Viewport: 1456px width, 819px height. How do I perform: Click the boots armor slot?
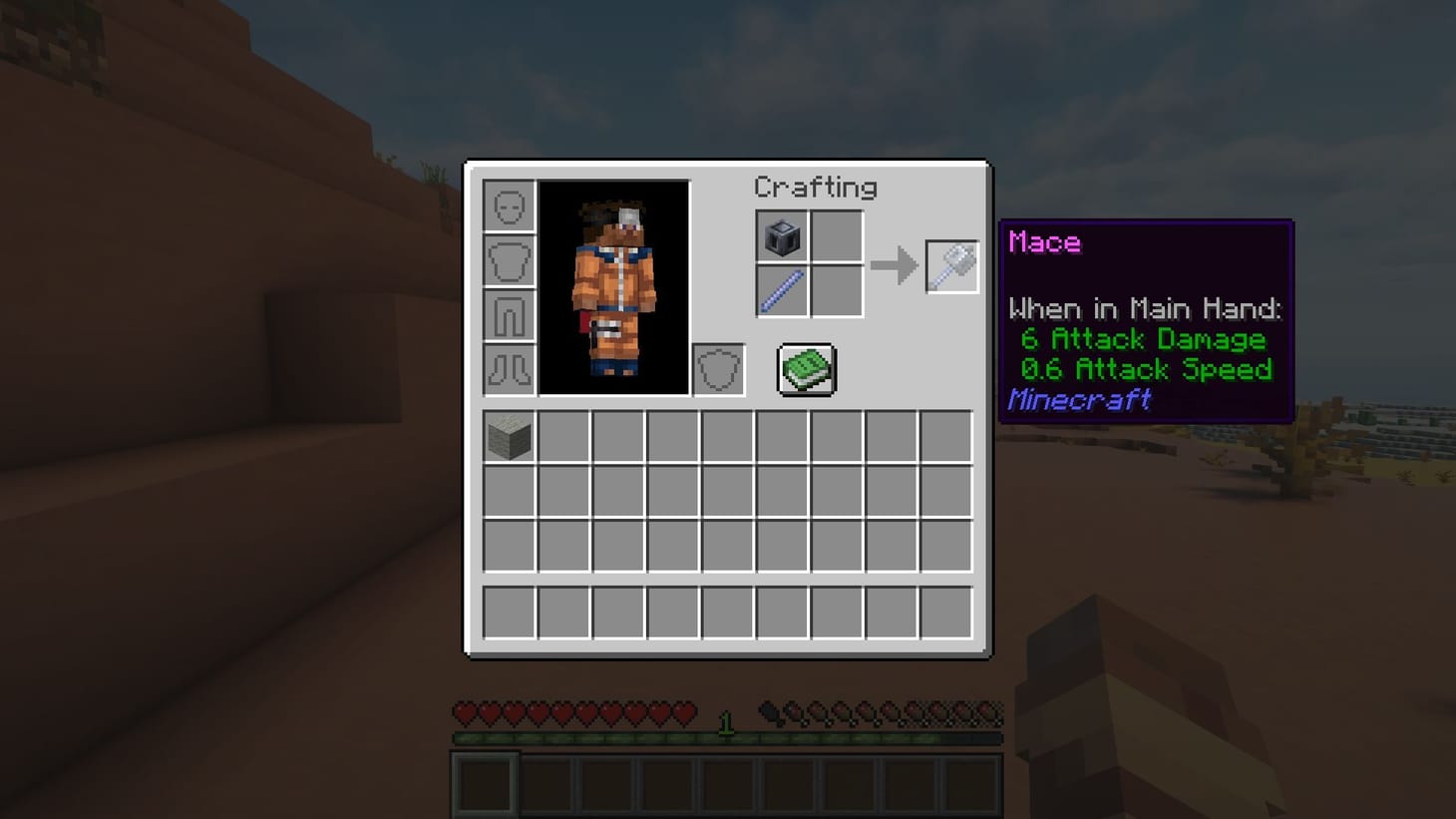(x=509, y=366)
